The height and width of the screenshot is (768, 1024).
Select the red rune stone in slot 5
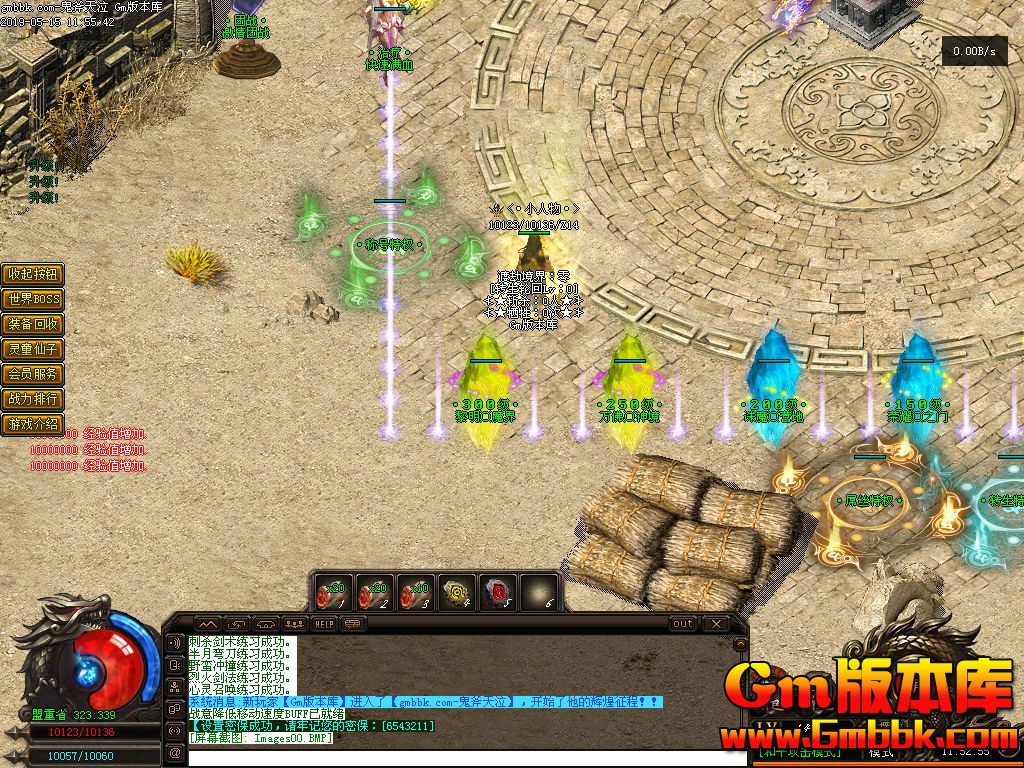point(498,592)
